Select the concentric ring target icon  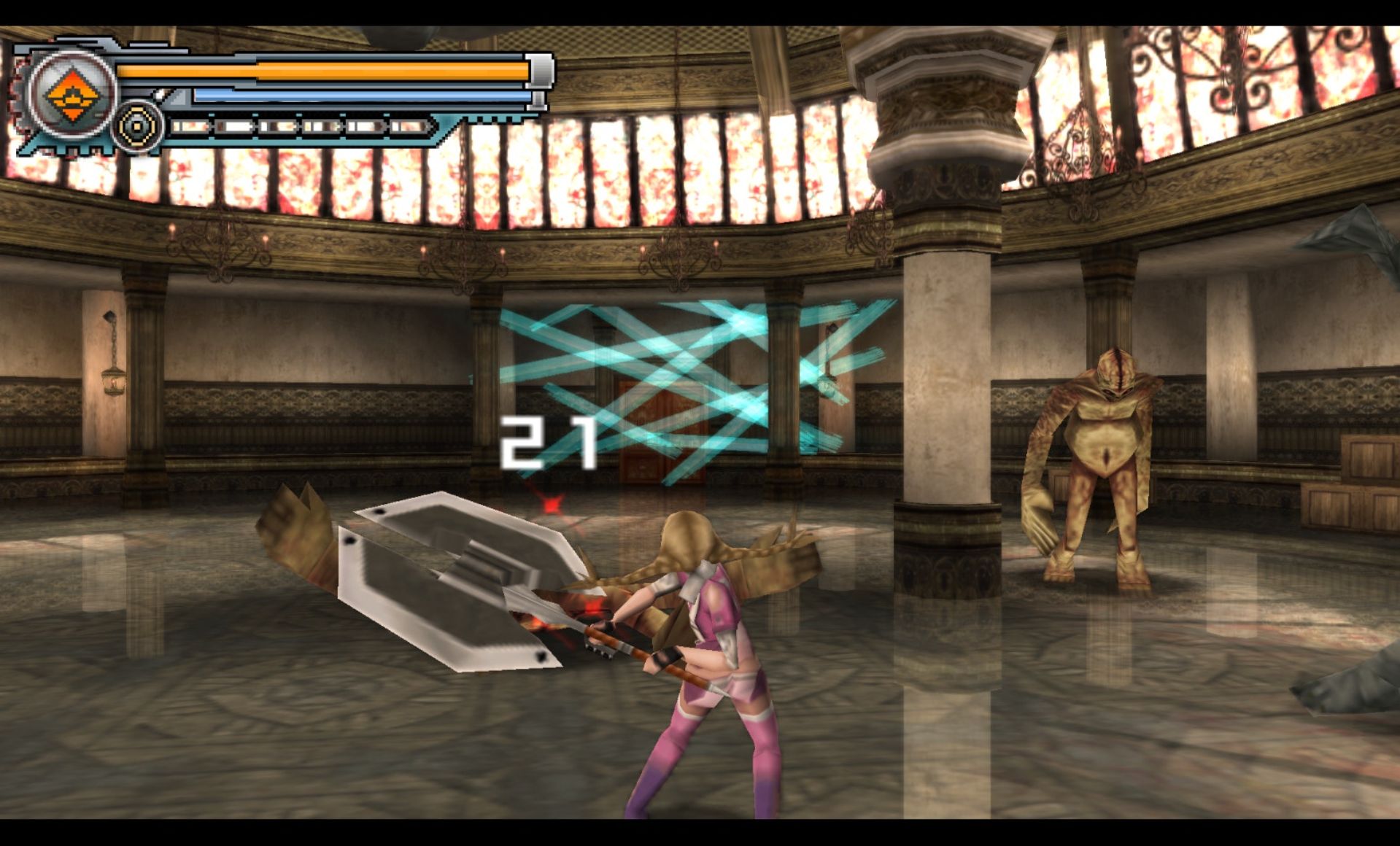(137, 127)
